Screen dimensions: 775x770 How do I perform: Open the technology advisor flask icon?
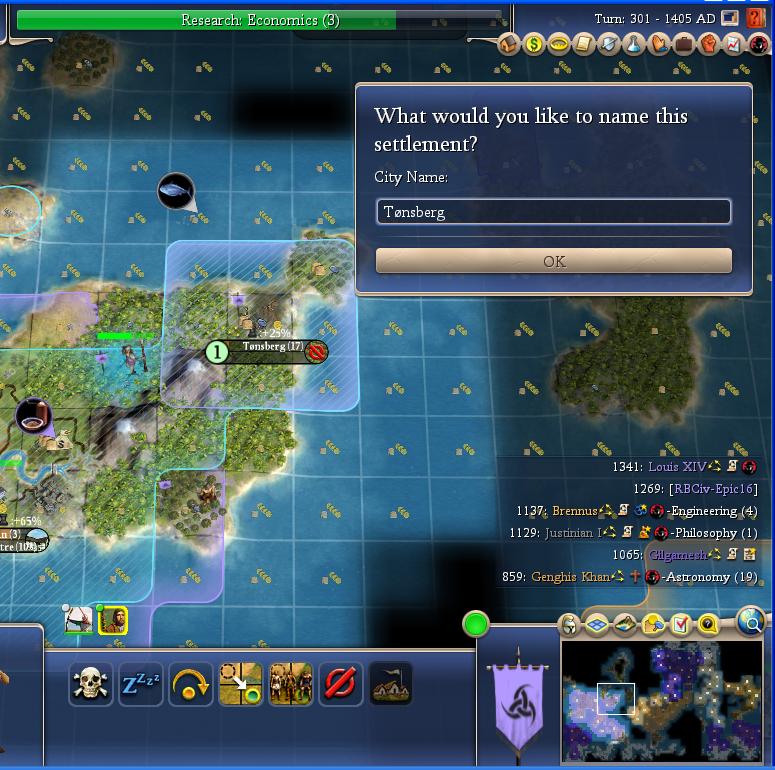coord(634,45)
